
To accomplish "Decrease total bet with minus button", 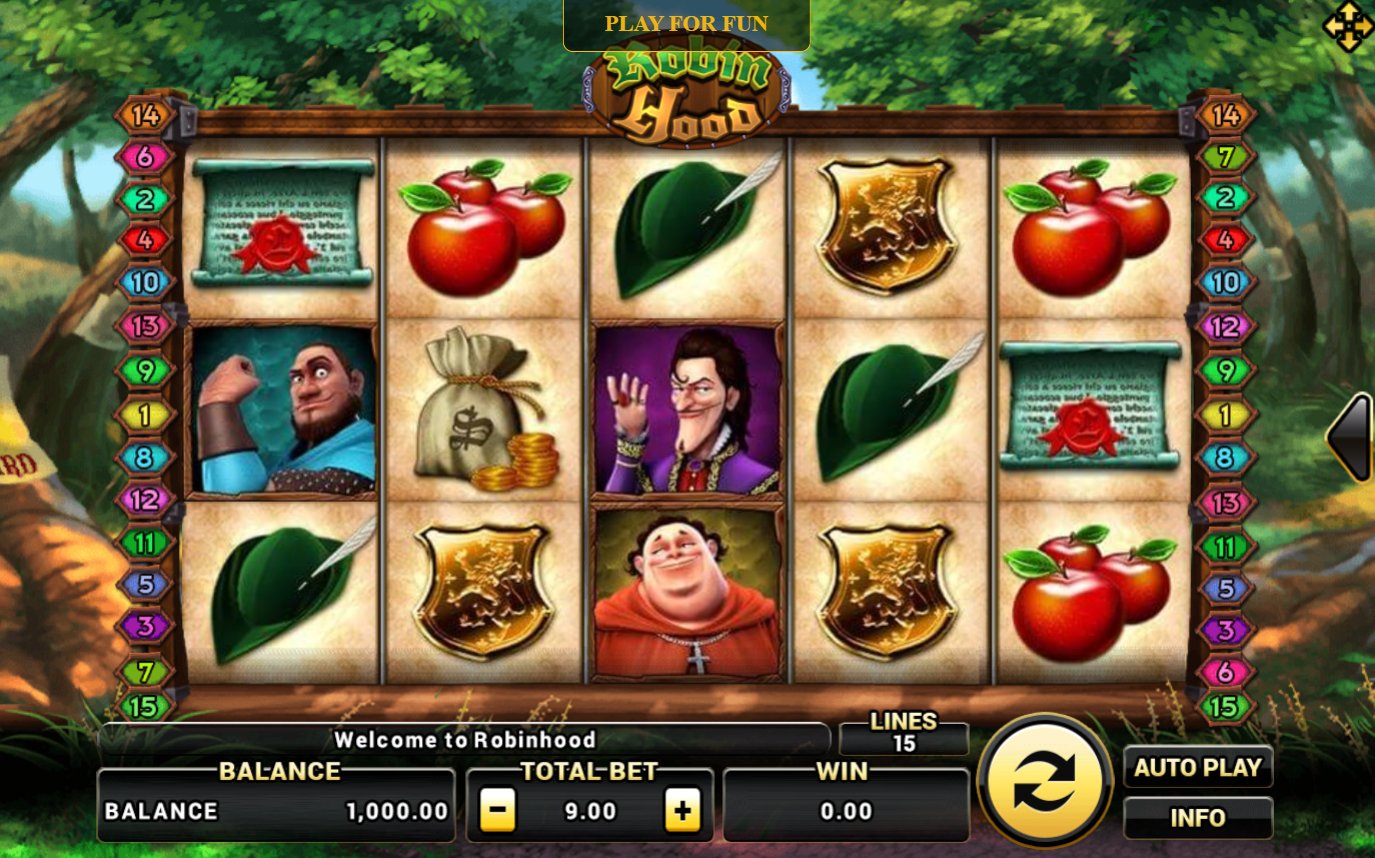I will coord(497,810).
